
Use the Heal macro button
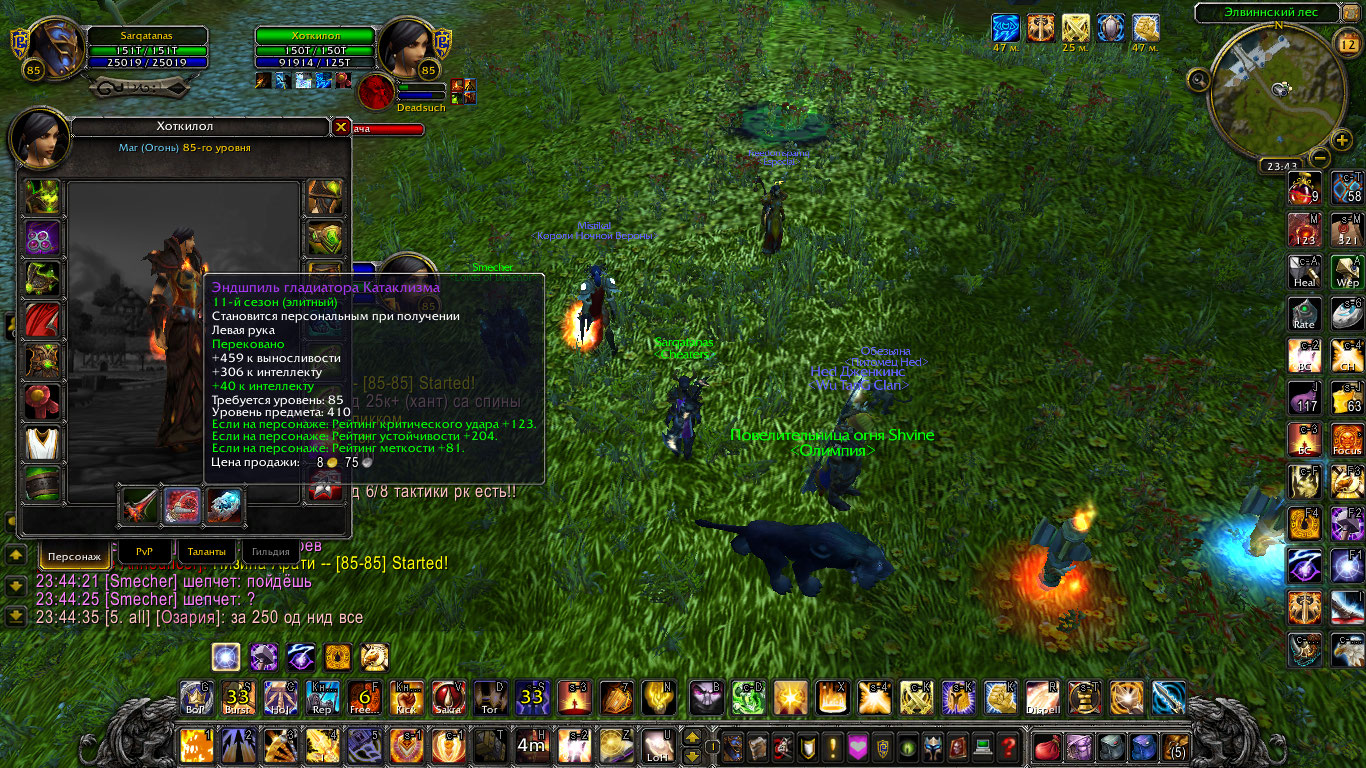click(x=1304, y=271)
